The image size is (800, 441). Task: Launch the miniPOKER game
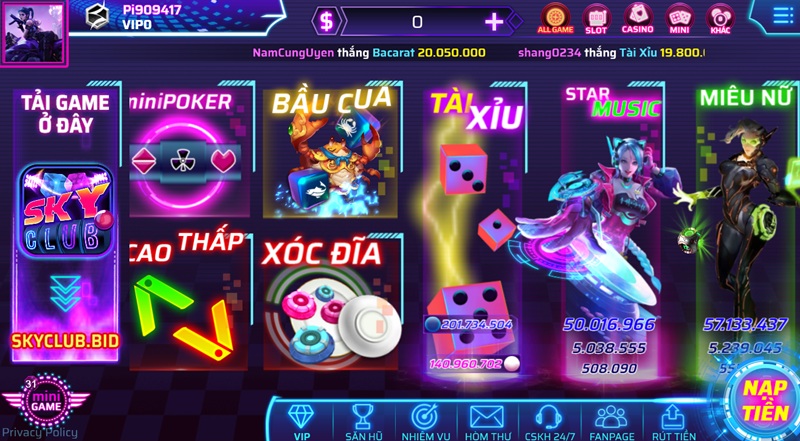pos(182,150)
